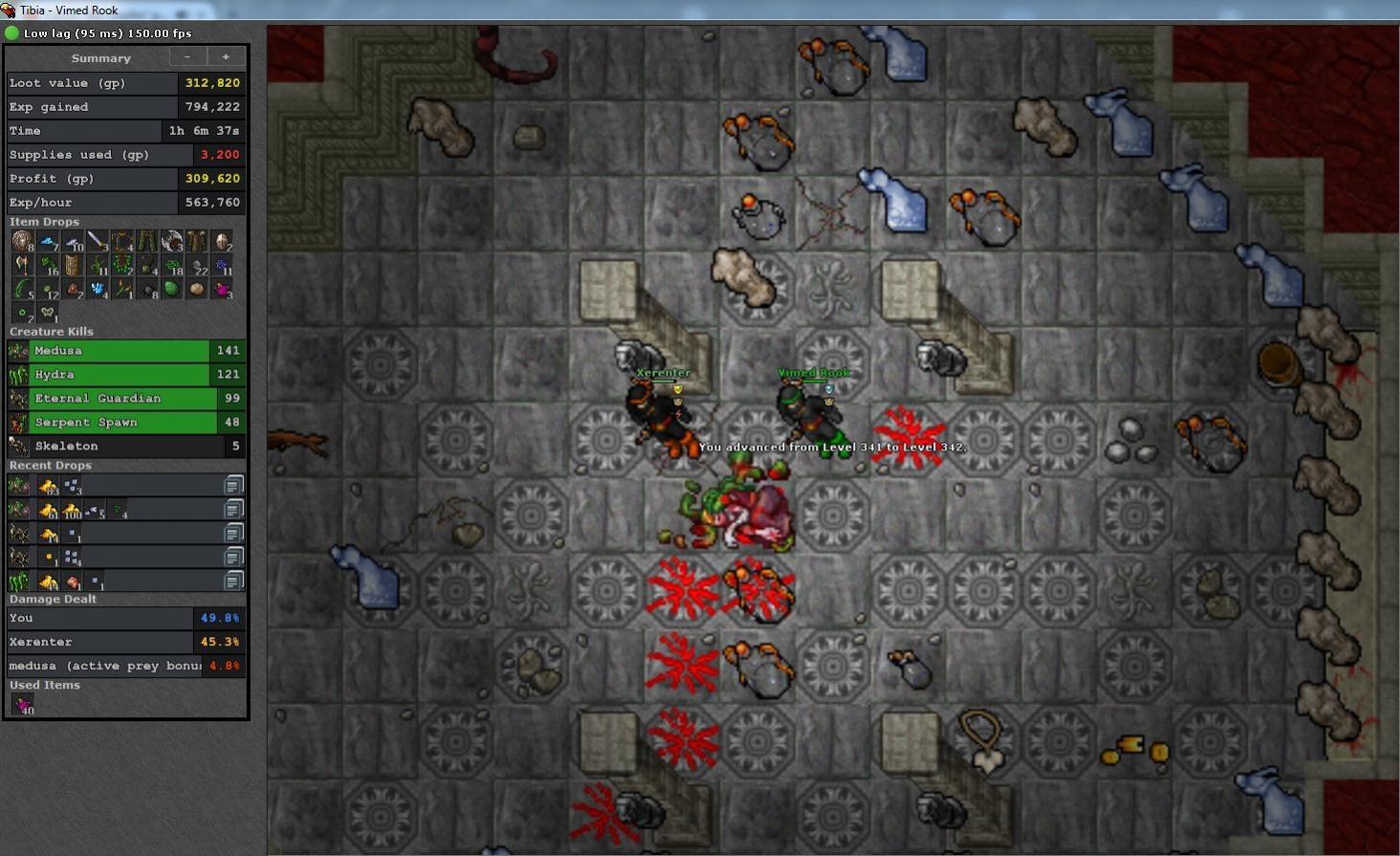Click the Skeleton kills row
The width and height of the screenshot is (1400, 856).
point(125,447)
